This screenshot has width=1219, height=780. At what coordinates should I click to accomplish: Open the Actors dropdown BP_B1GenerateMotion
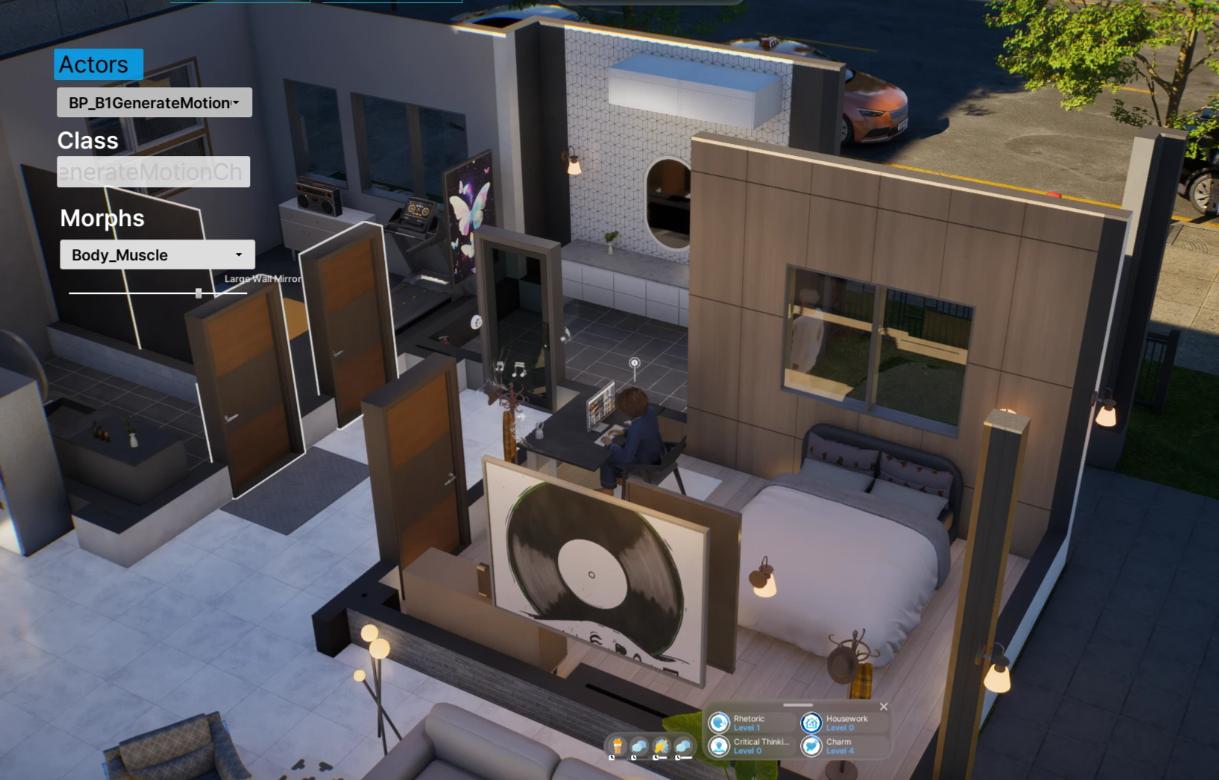[154, 102]
